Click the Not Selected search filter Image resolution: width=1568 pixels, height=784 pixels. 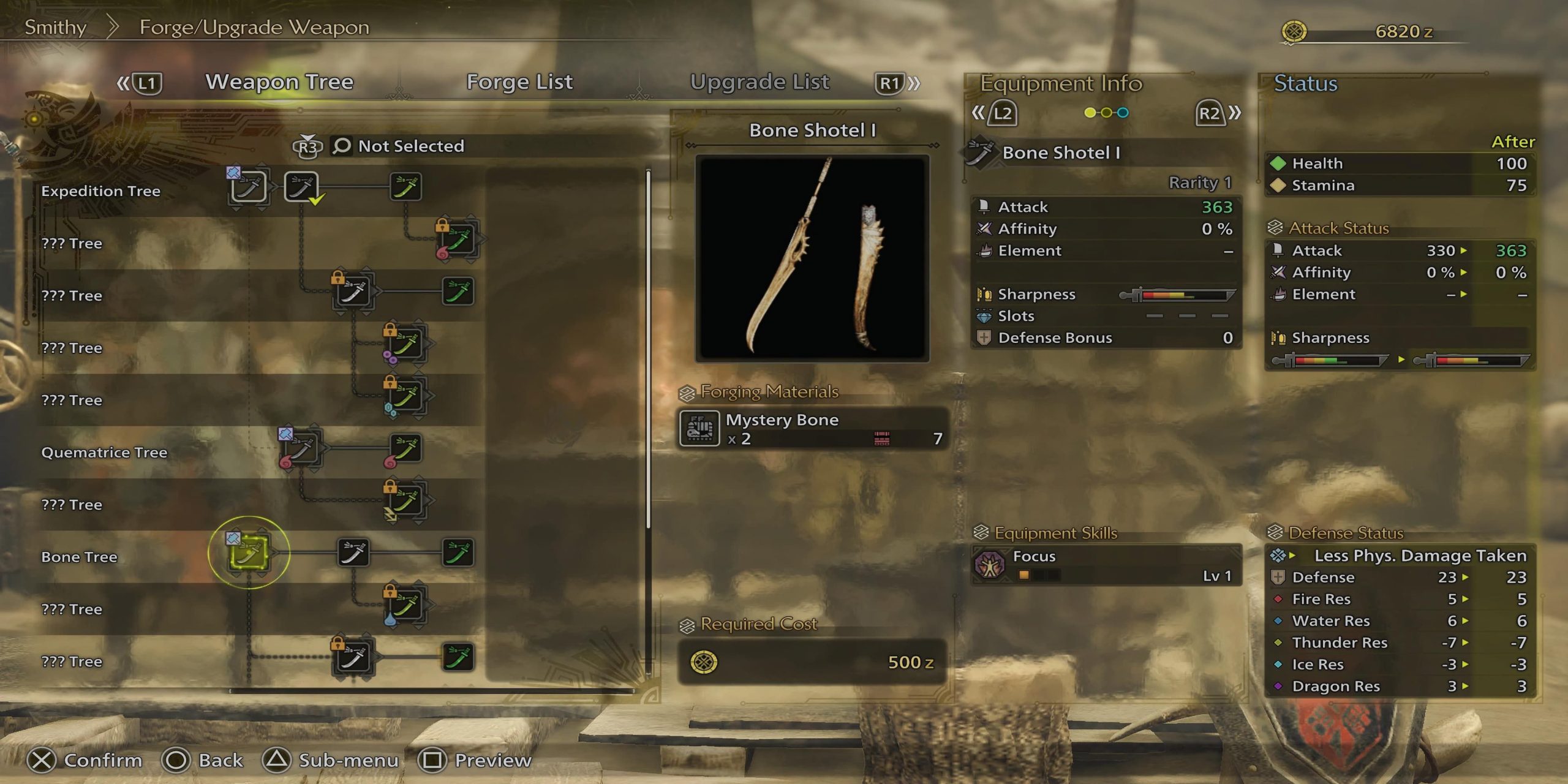click(410, 146)
